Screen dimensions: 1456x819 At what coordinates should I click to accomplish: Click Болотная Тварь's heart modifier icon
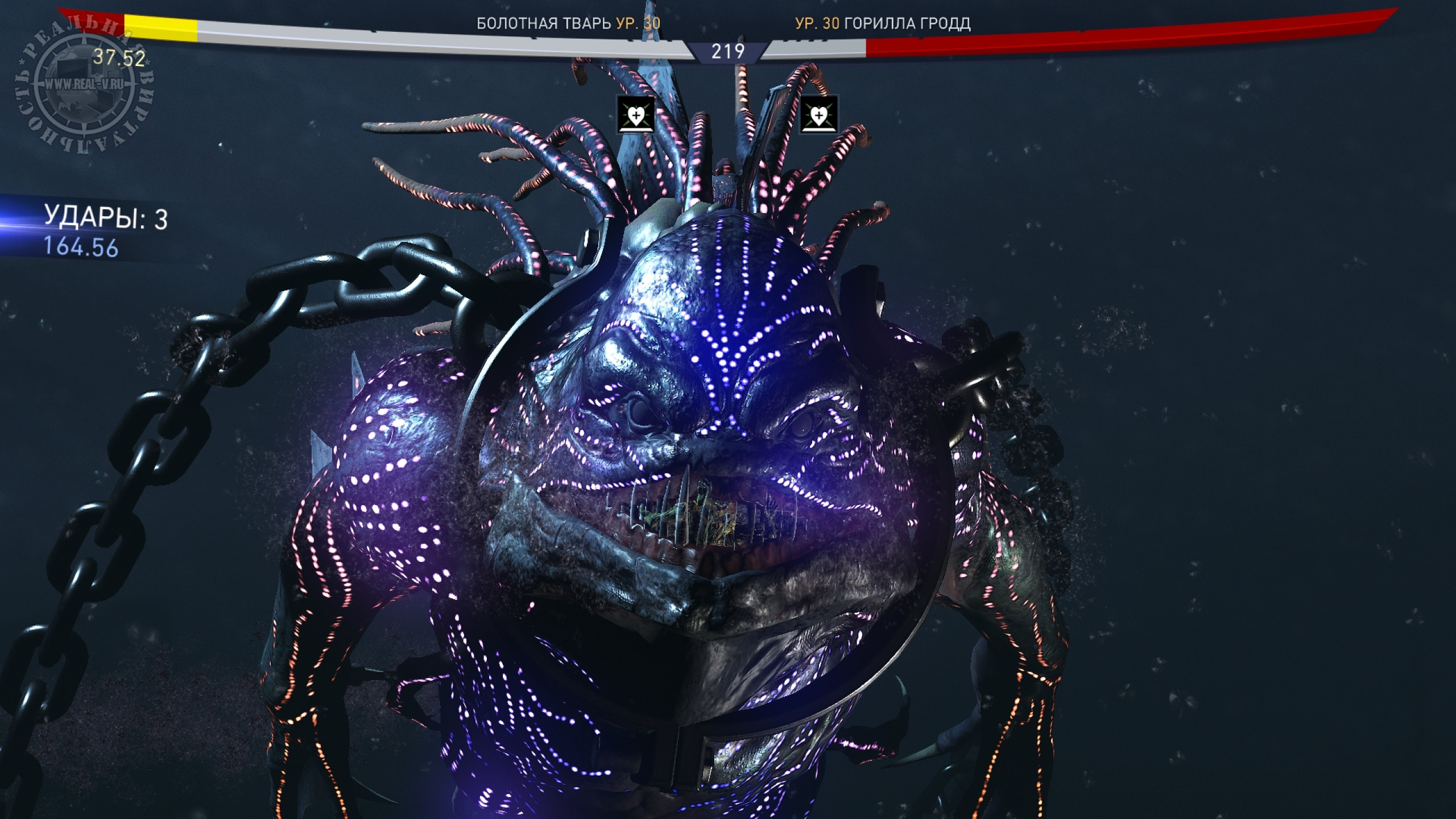point(636,114)
